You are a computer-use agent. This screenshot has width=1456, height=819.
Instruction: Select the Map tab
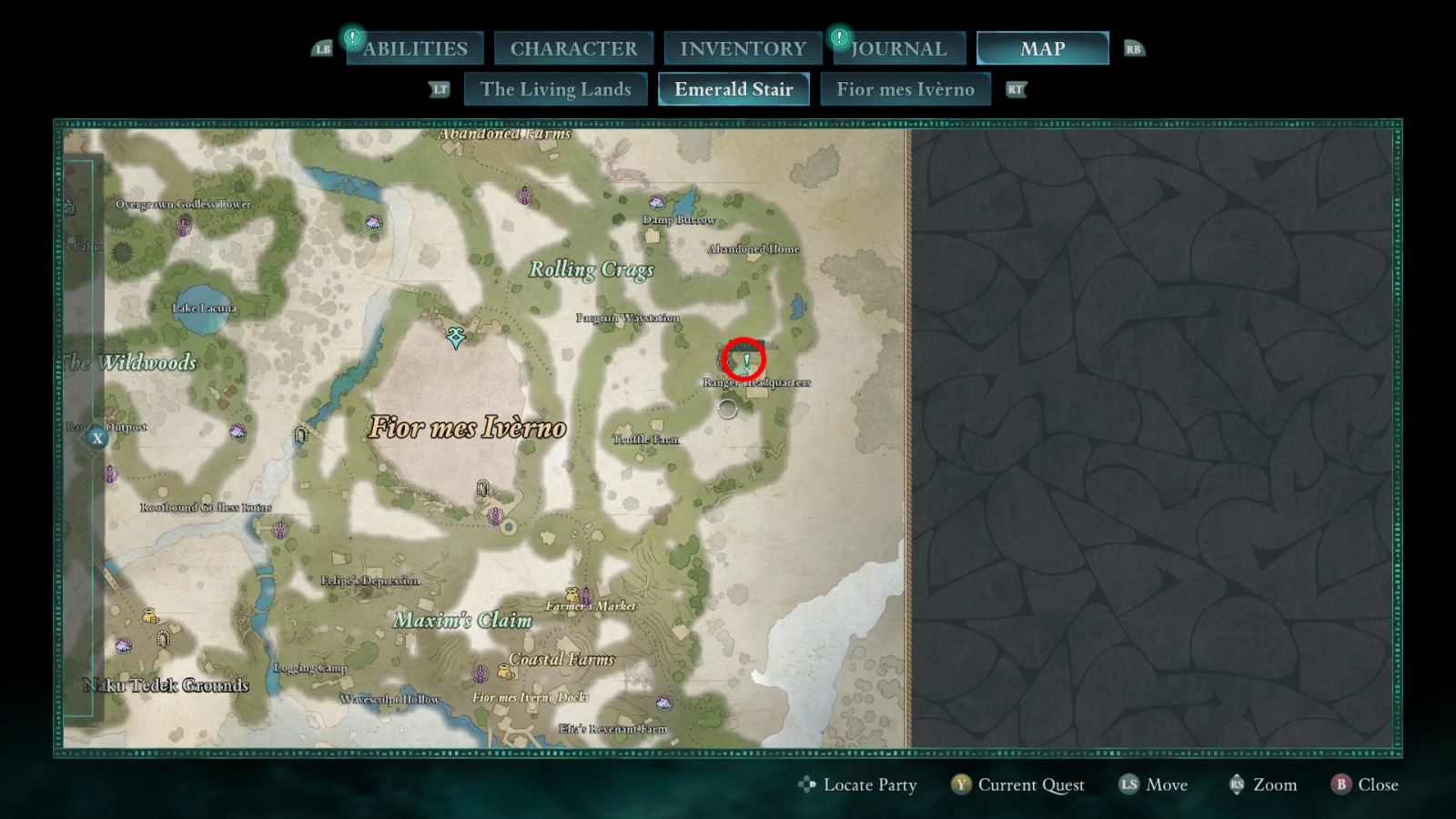pyautogui.click(x=1042, y=49)
